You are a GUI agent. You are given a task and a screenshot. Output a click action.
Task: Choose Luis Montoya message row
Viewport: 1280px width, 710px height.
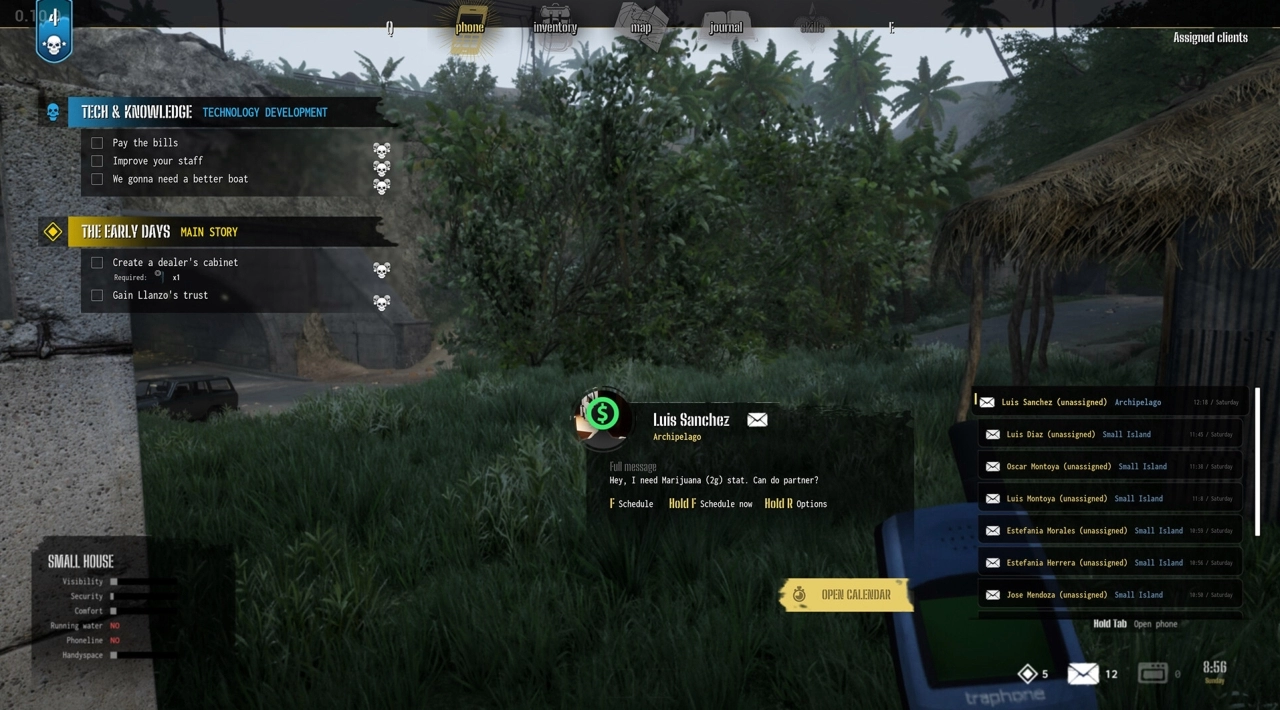tap(1109, 498)
